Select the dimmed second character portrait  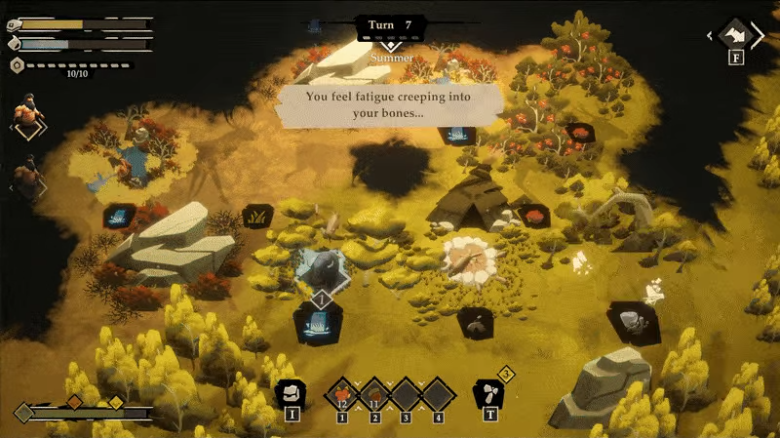28,178
